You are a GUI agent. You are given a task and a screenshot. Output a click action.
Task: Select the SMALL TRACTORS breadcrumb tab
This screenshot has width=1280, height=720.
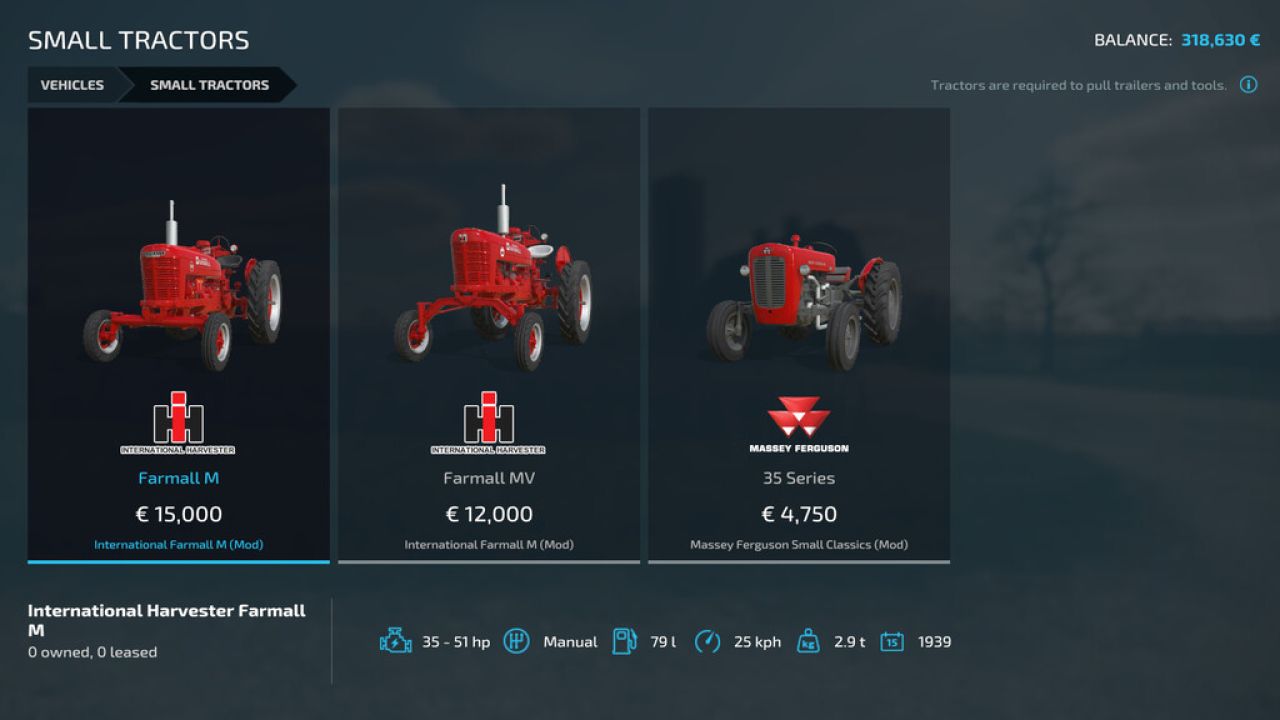coord(209,85)
